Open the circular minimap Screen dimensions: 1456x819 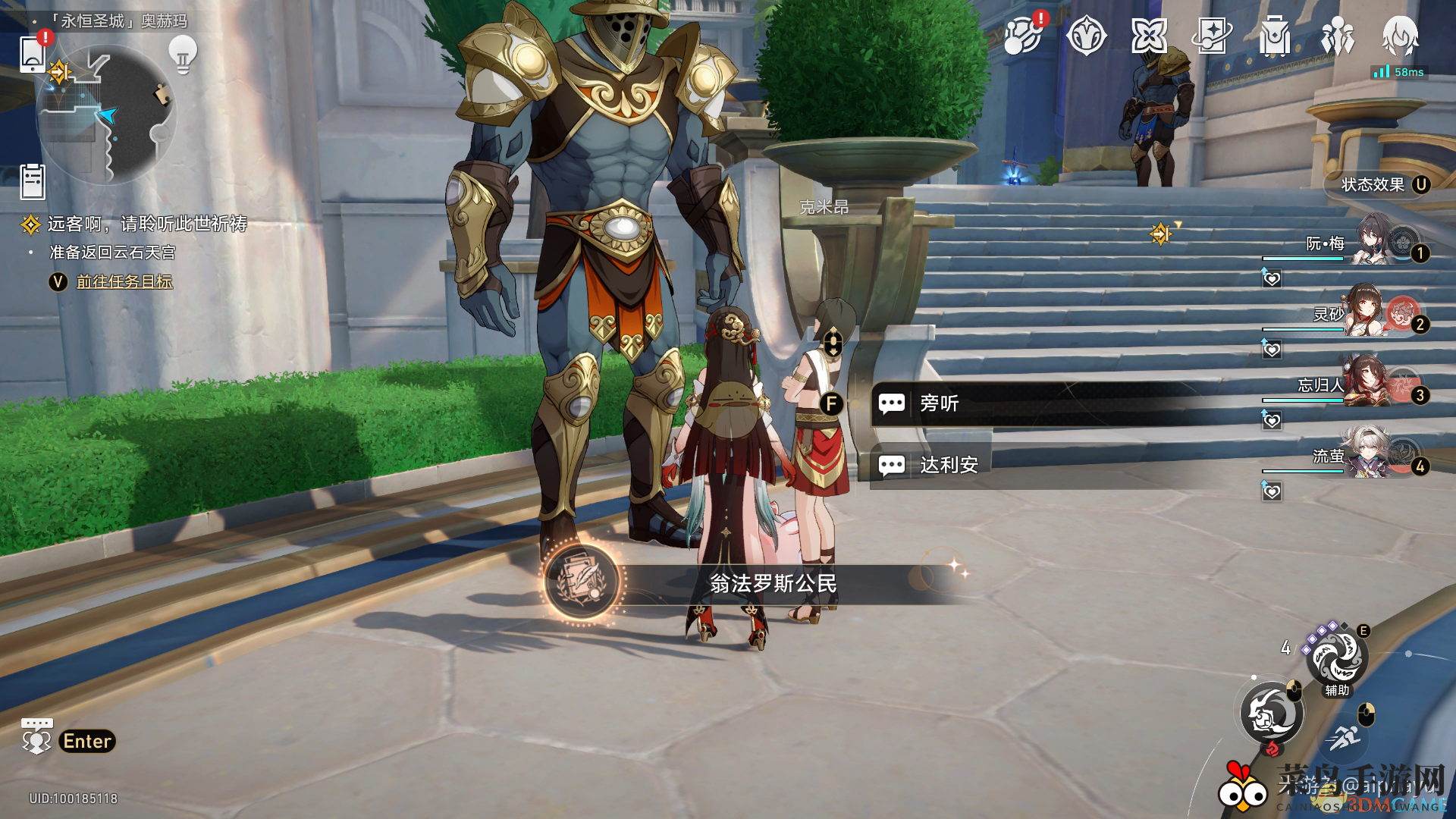107,114
